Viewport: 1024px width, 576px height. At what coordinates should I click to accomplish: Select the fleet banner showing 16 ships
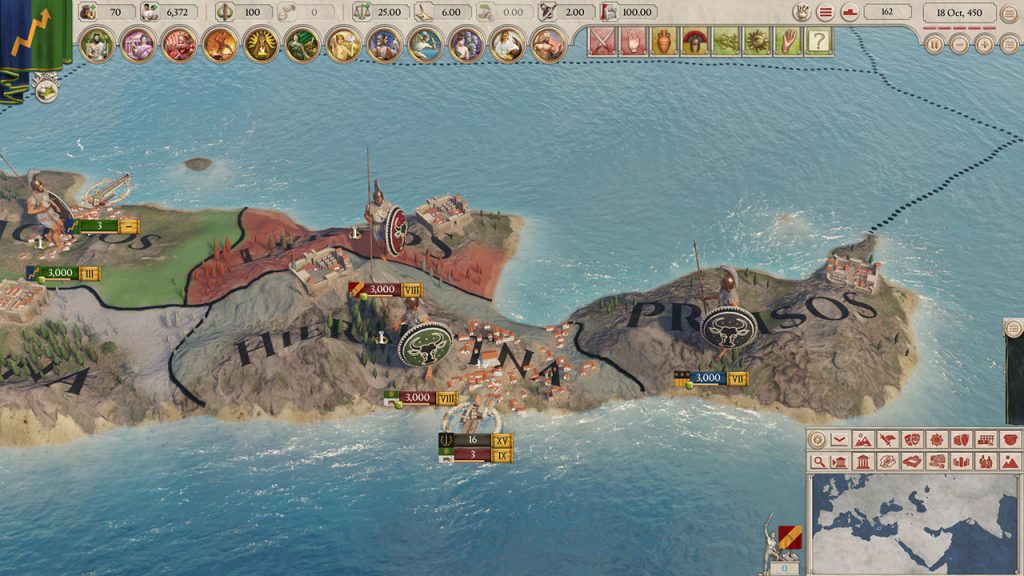point(475,440)
